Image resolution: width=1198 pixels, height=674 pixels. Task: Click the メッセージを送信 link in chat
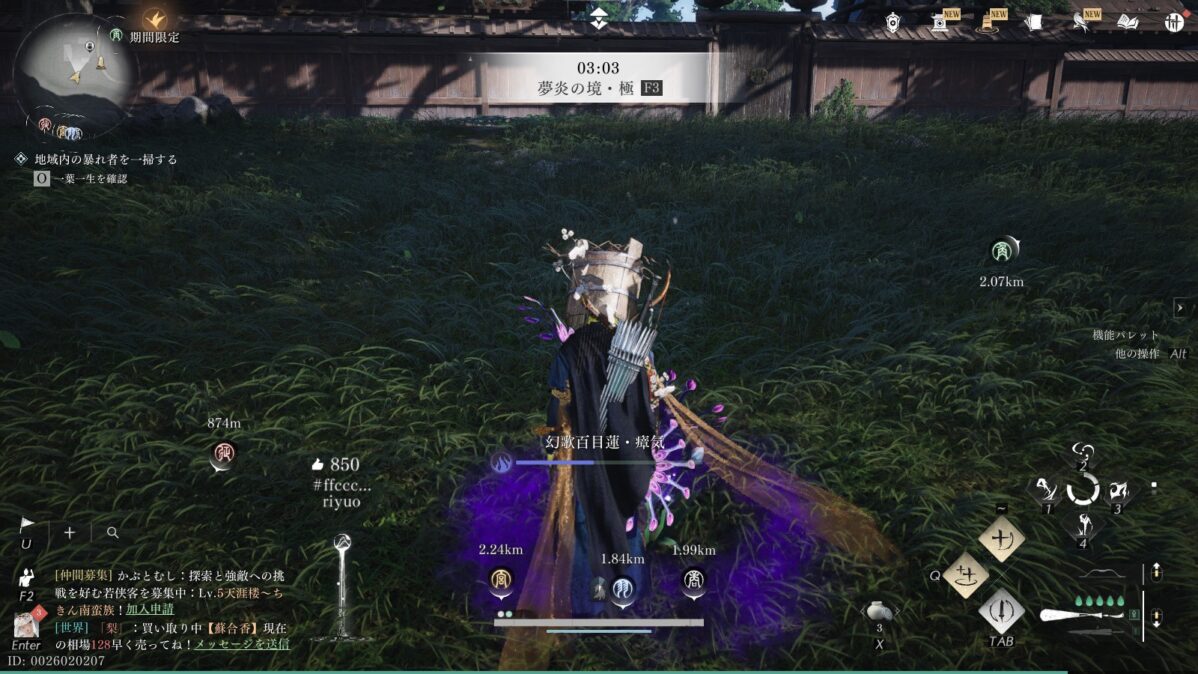[241, 643]
